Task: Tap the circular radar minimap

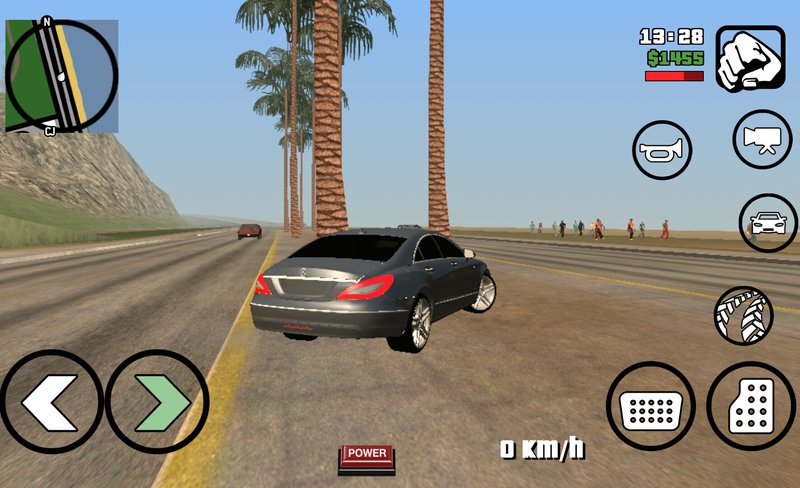Action: coord(62,75)
